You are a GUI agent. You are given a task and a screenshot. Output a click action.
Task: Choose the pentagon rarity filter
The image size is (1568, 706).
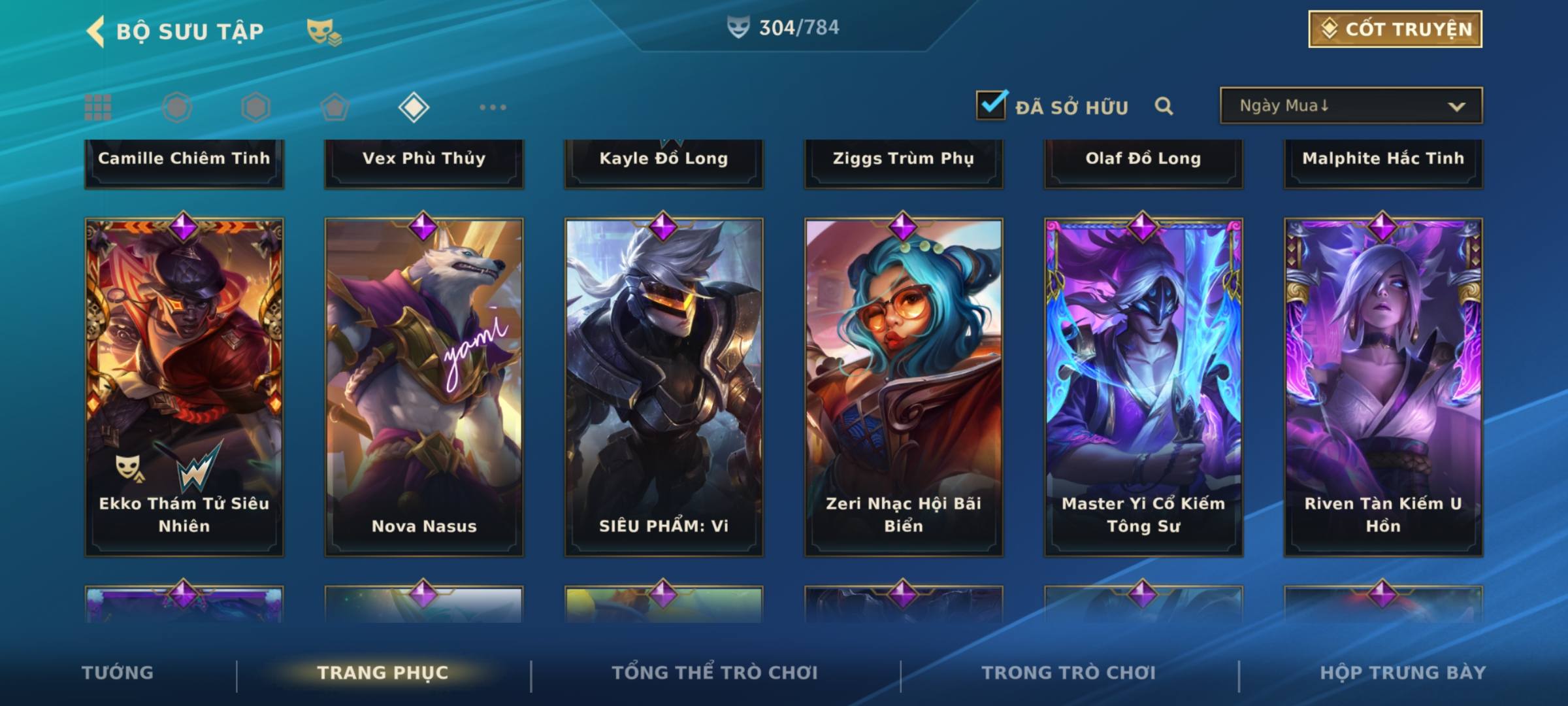pos(335,107)
